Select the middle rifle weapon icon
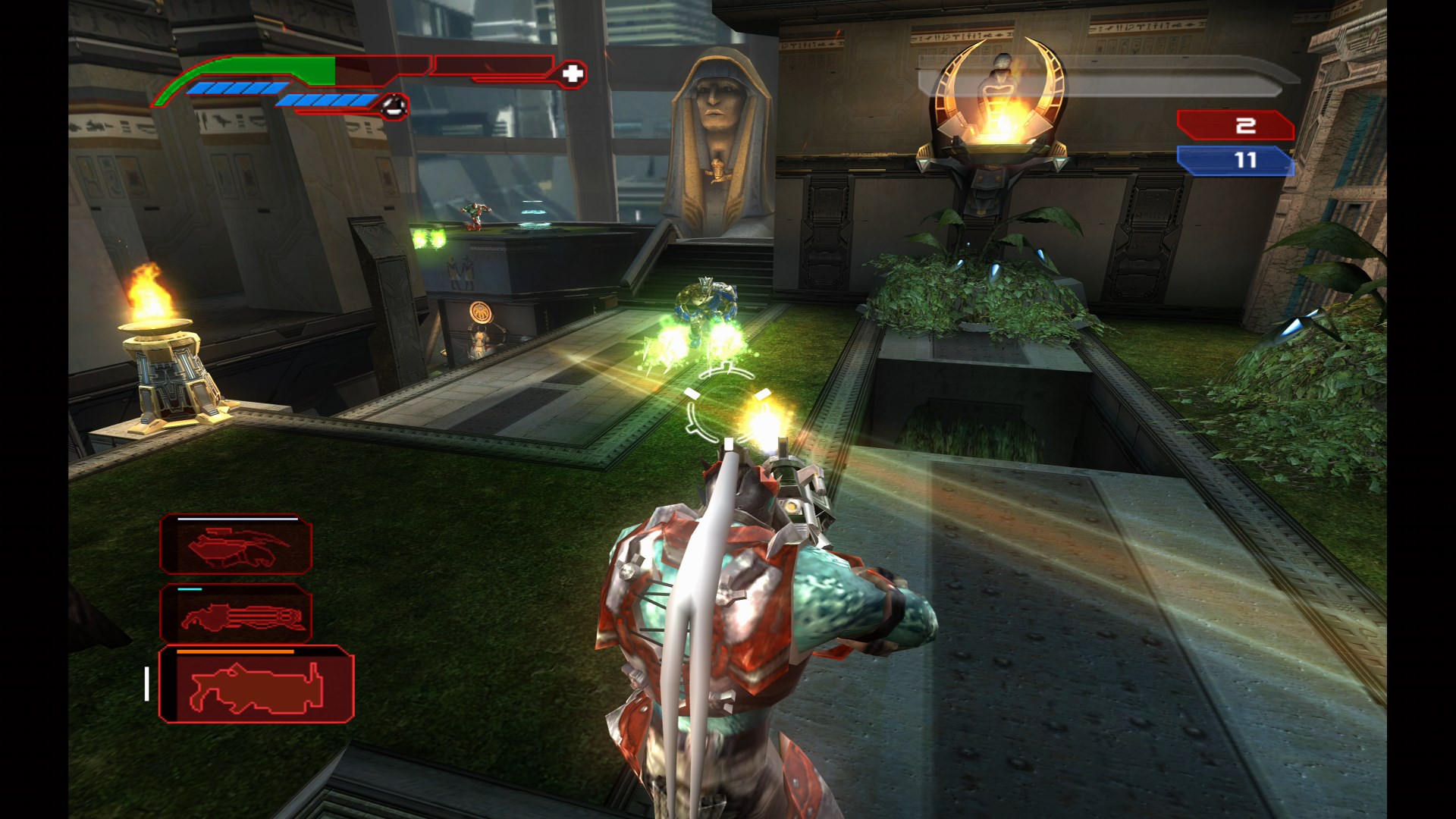 tap(235, 614)
